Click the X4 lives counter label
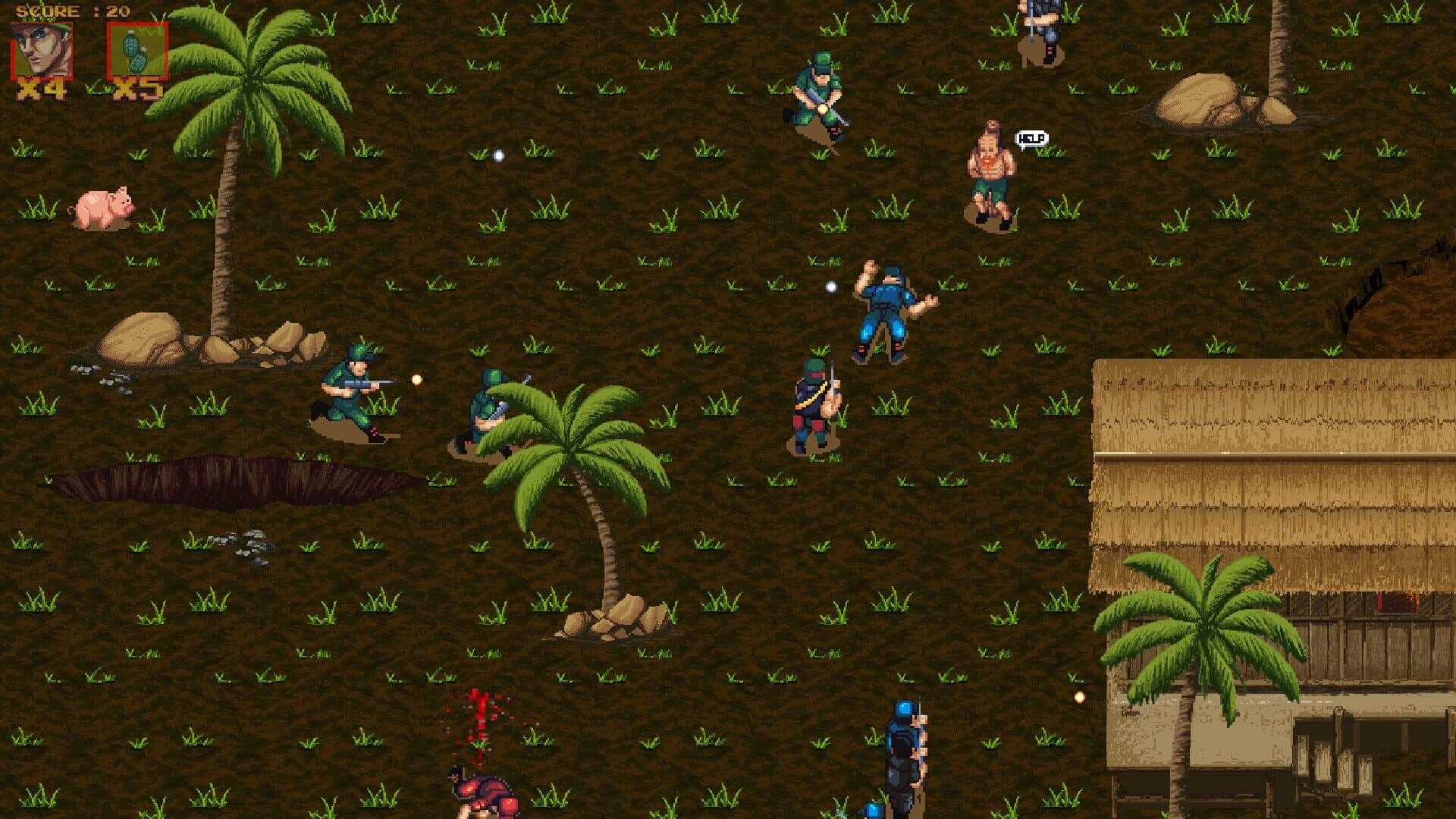Screen dimensions: 1456x819 [40, 89]
